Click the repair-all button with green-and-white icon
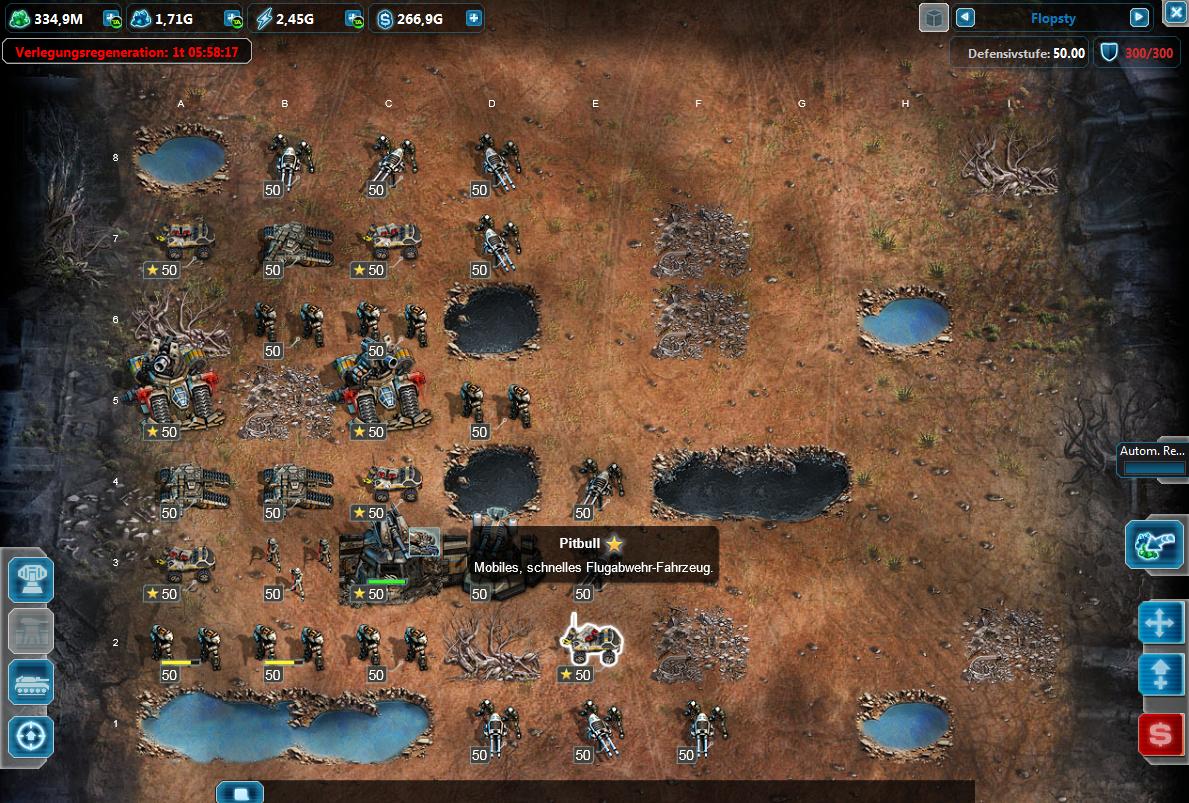 pos(1154,544)
